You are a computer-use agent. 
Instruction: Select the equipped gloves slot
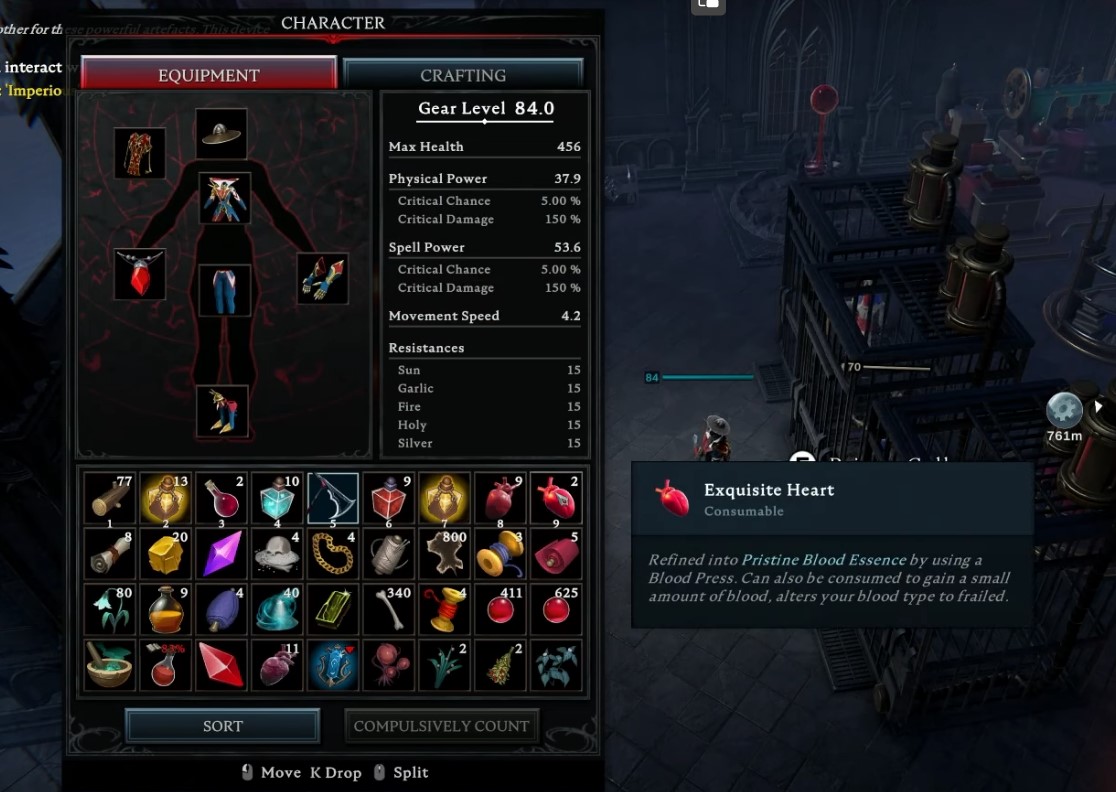coord(323,279)
